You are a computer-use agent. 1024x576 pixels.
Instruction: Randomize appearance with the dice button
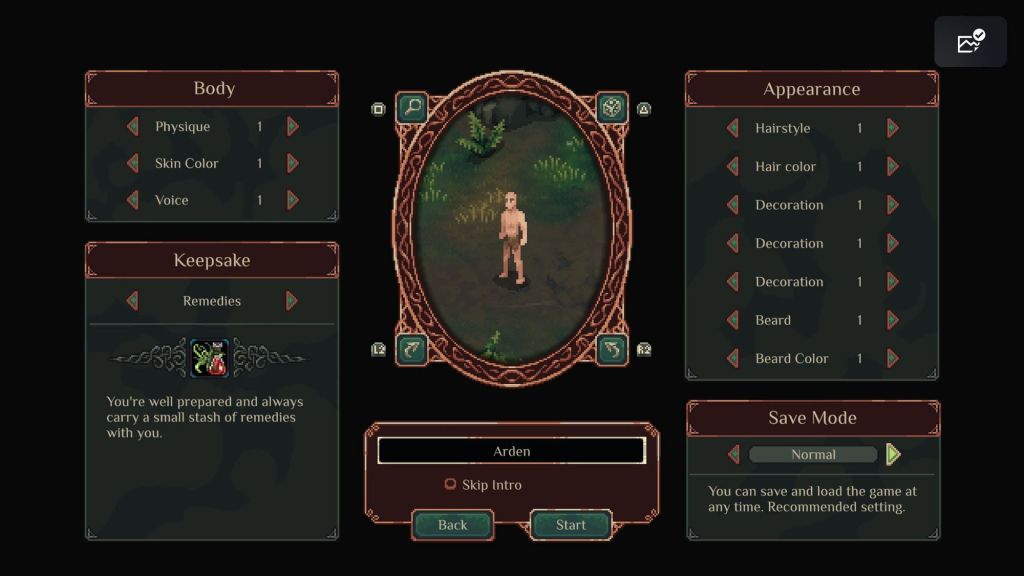click(612, 107)
